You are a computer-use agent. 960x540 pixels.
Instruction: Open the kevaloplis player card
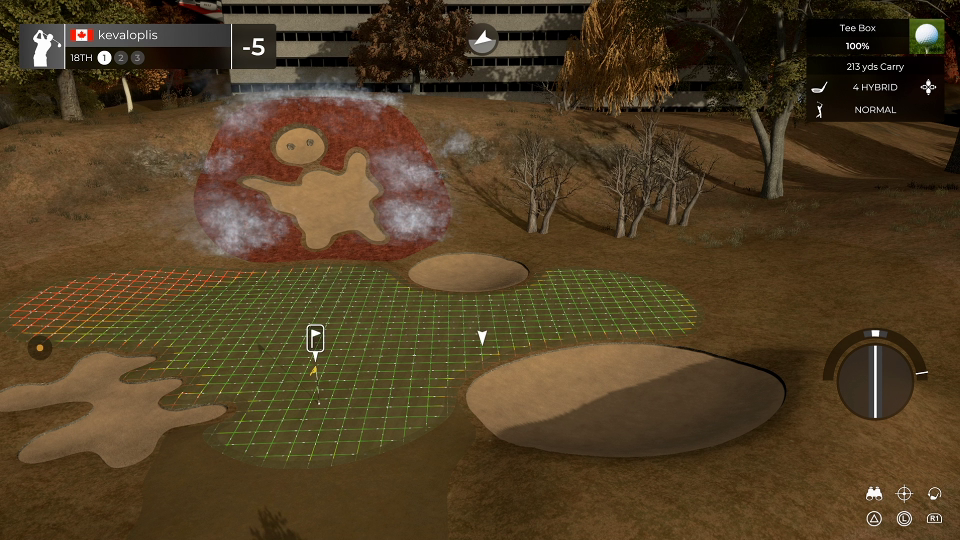click(125, 46)
